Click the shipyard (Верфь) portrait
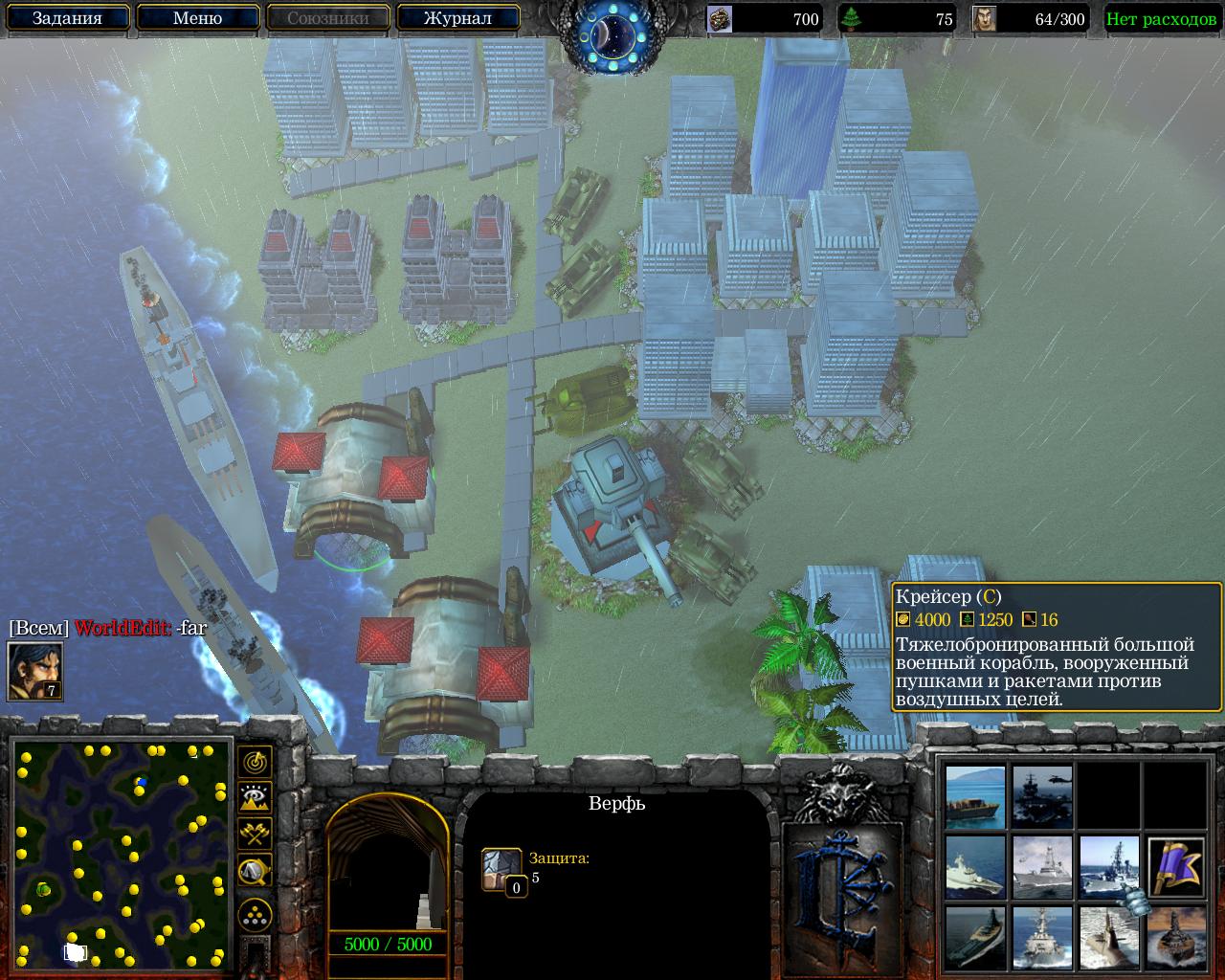Viewport: 1225px width, 980px height. 387,866
